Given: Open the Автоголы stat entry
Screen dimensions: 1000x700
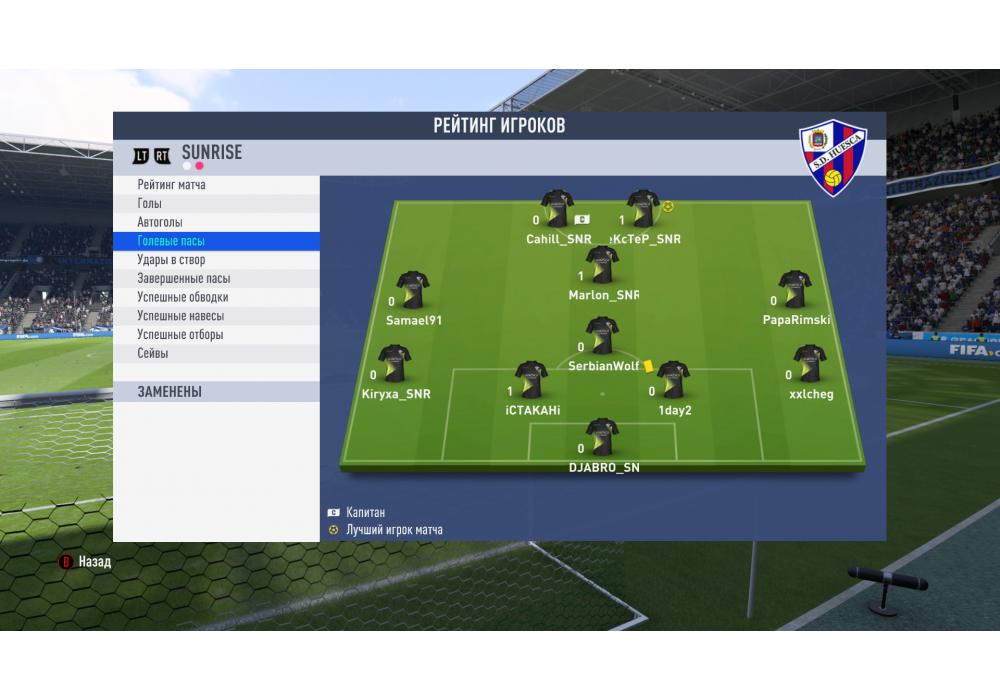Looking at the screenshot, I should click(216, 222).
